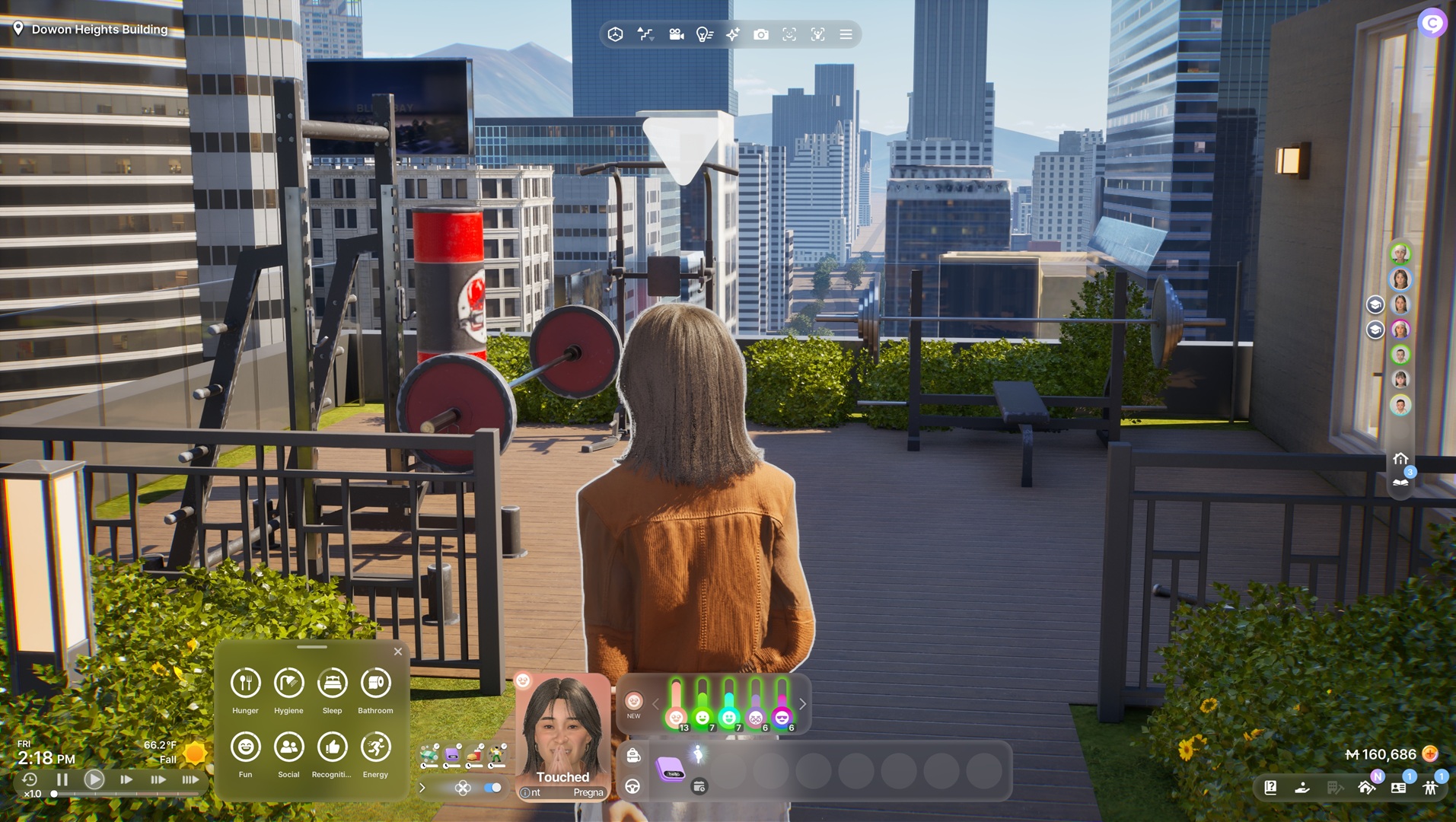Open build mode with house hammer icon
This screenshot has height=822, width=1456.
coord(1367,788)
